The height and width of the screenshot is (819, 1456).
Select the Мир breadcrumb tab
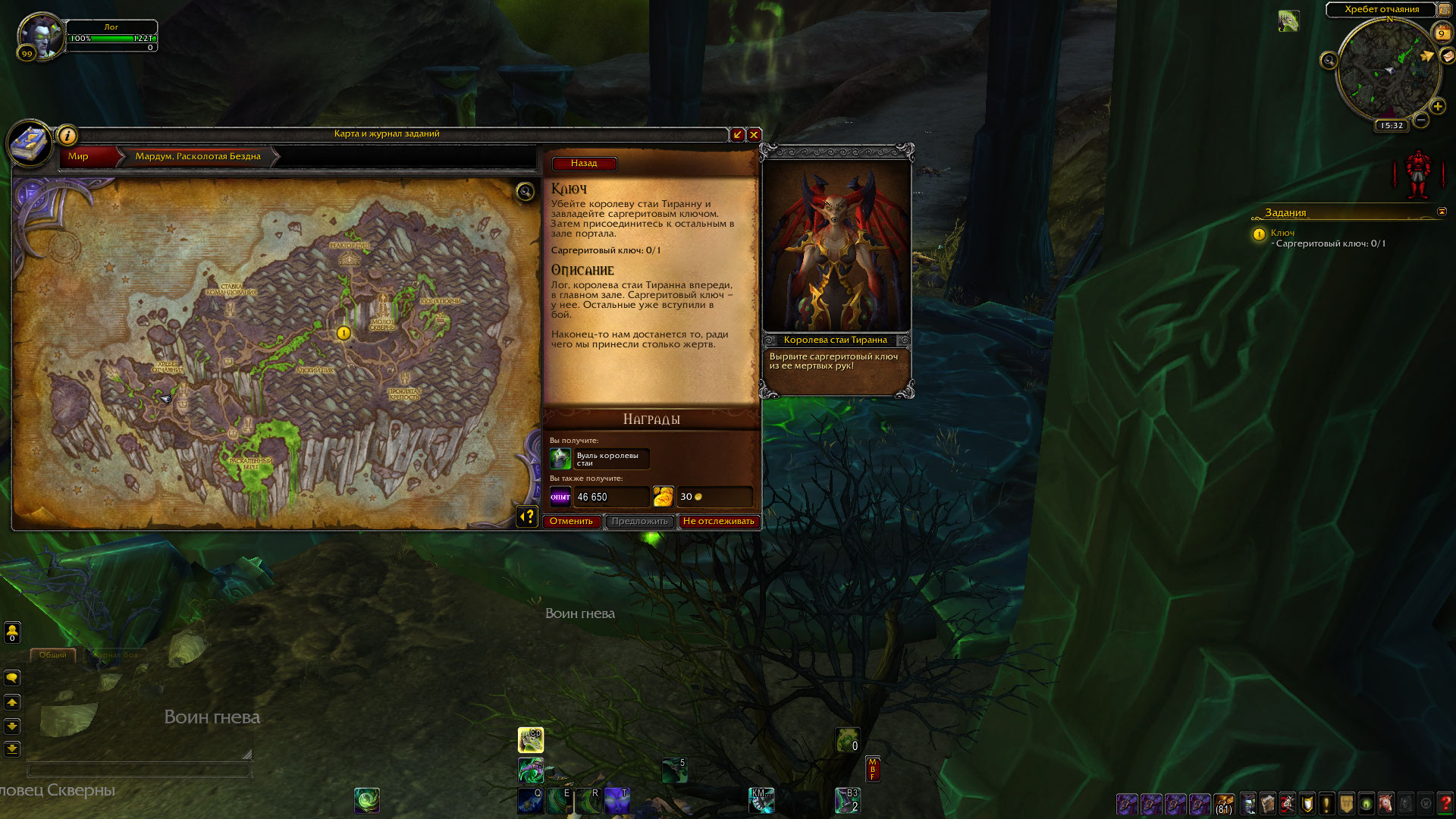(79, 156)
